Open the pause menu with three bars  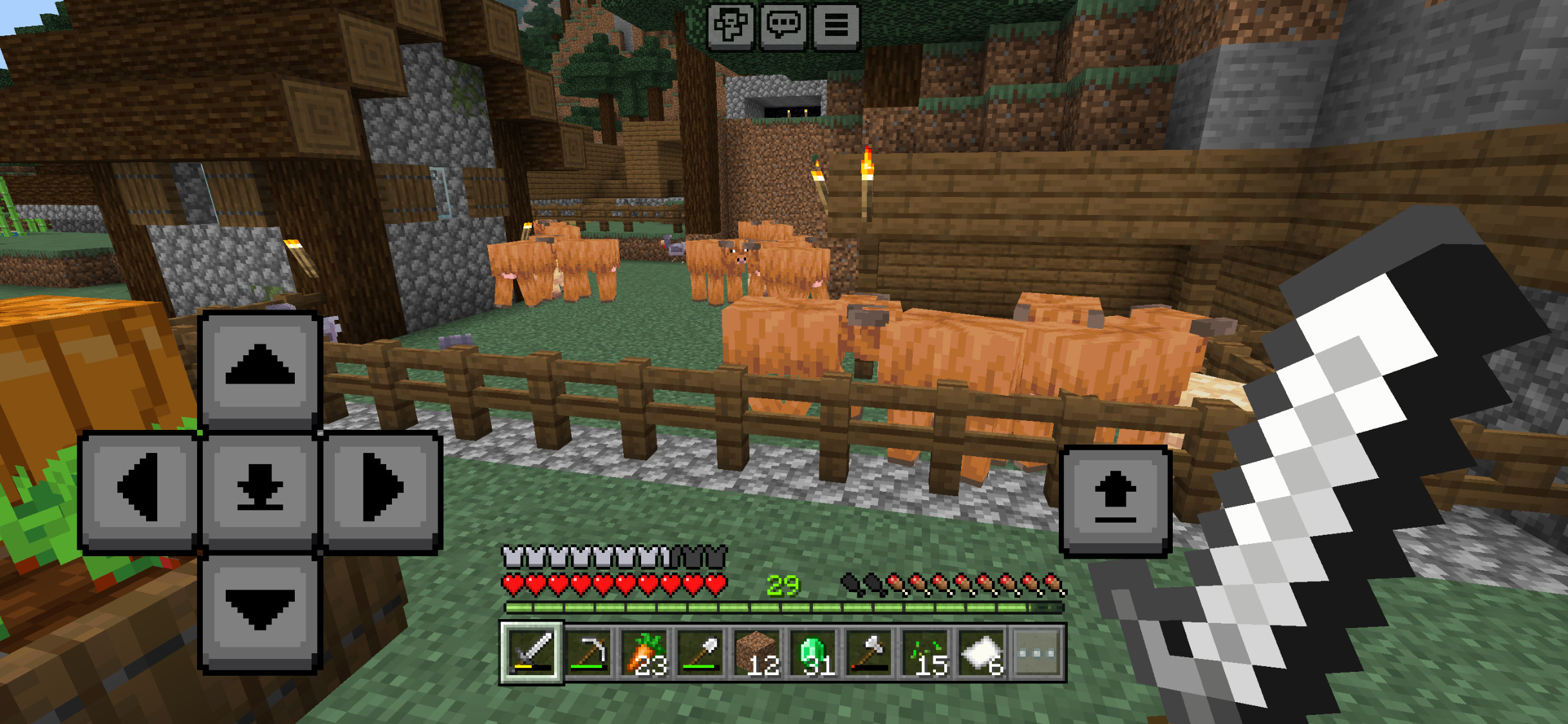(836, 26)
